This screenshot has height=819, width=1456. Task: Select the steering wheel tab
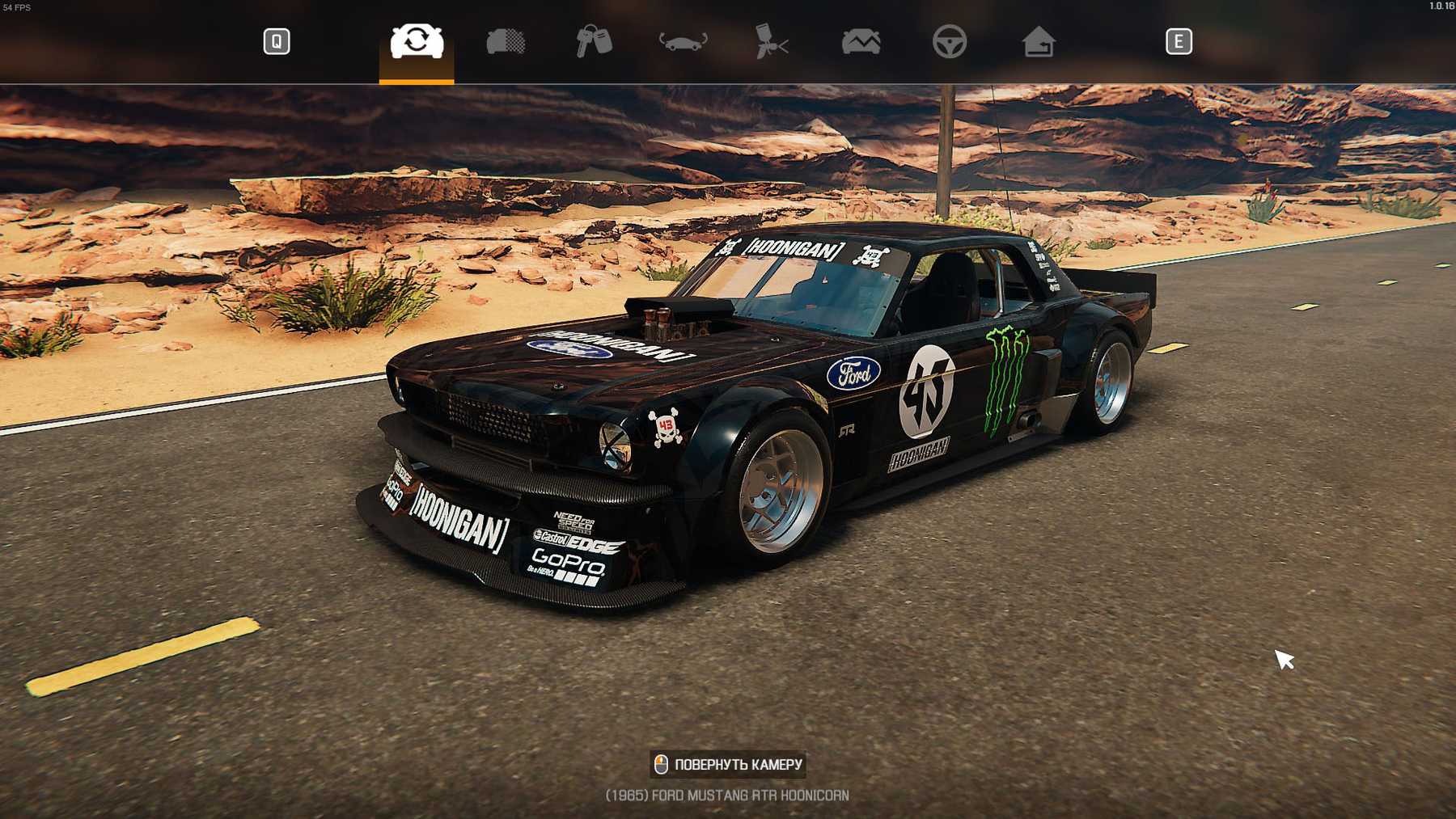pyautogui.click(x=949, y=41)
